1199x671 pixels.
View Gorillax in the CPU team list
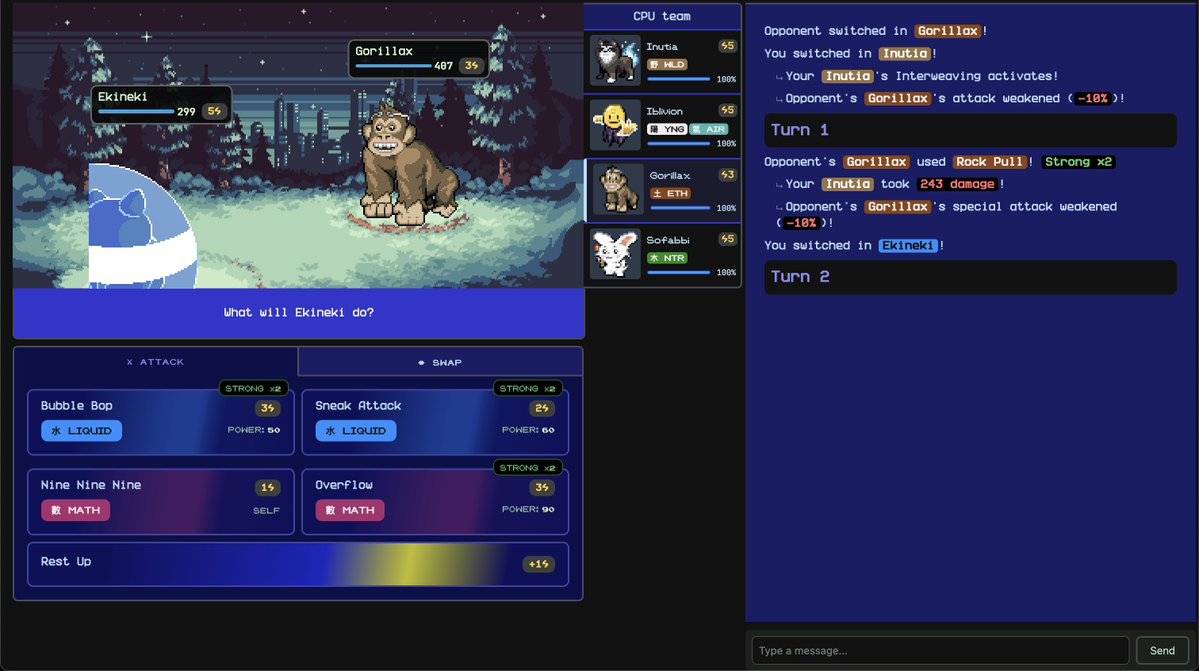(662, 190)
